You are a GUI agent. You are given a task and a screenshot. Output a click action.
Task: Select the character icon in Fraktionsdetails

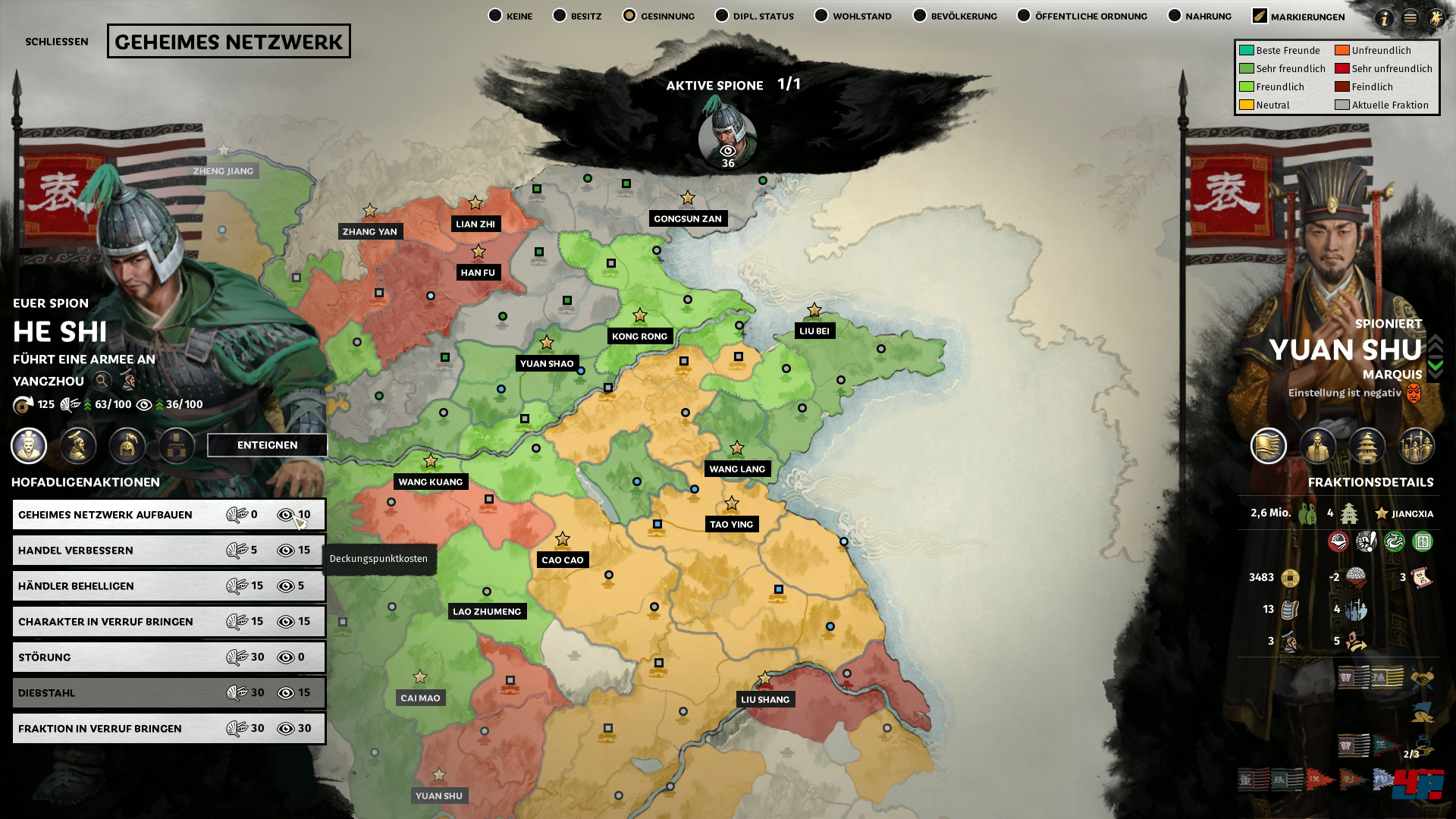tap(1317, 447)
